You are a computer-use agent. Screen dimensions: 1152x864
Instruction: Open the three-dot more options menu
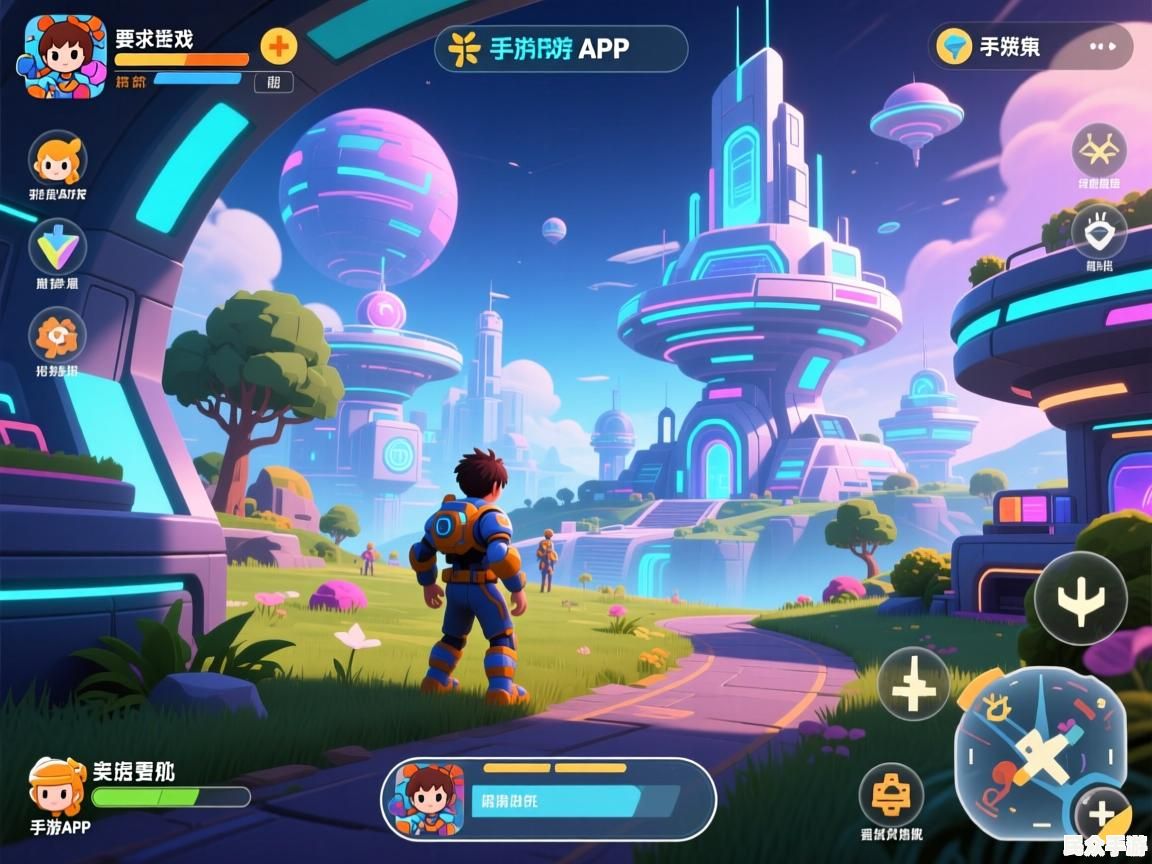coord(1102,46)
